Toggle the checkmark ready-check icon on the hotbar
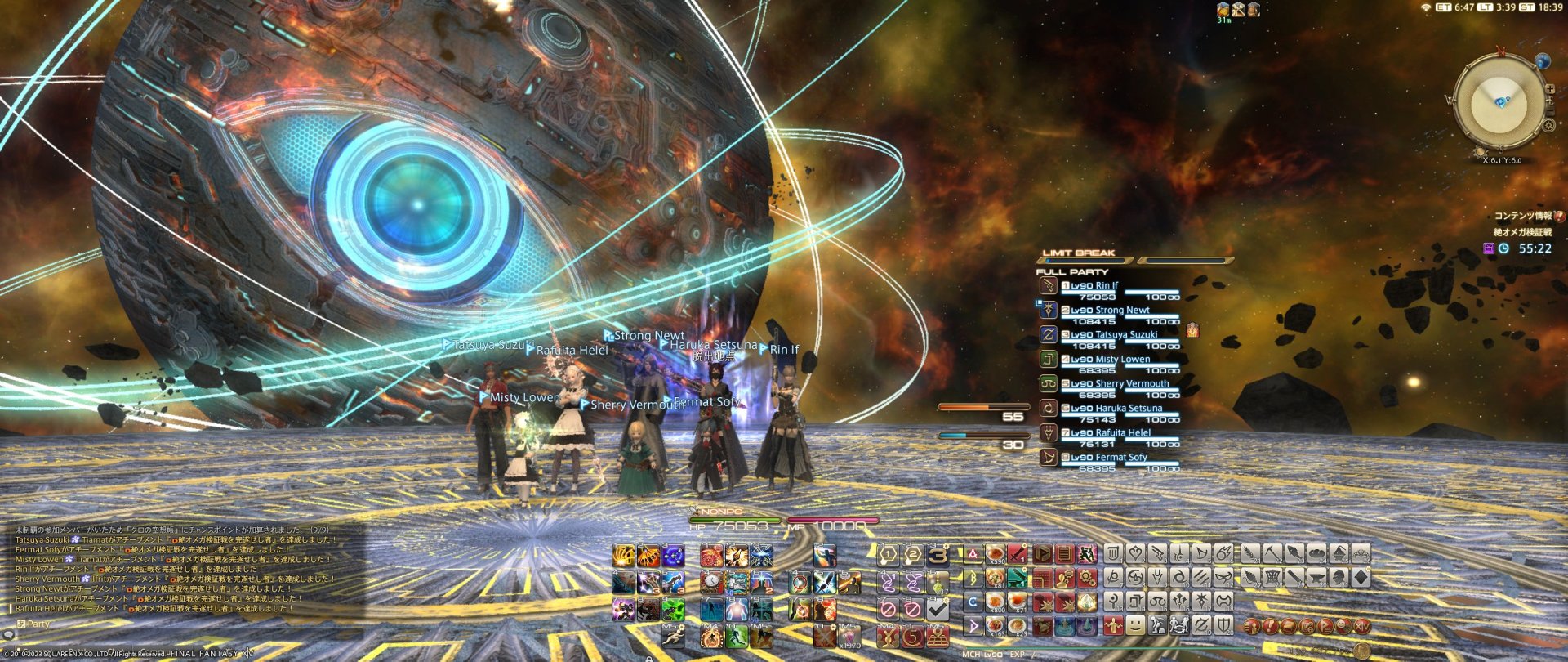This screenshot has height=662, width=1568. [x=939, y=608]
